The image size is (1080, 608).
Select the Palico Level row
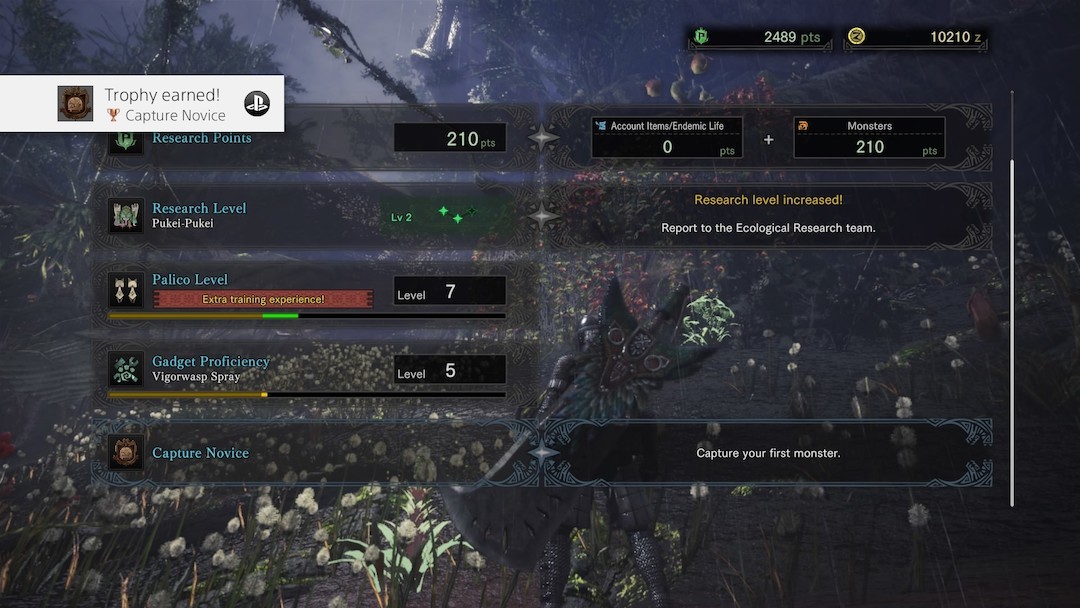pyautogui.click(x=310, y=289)
